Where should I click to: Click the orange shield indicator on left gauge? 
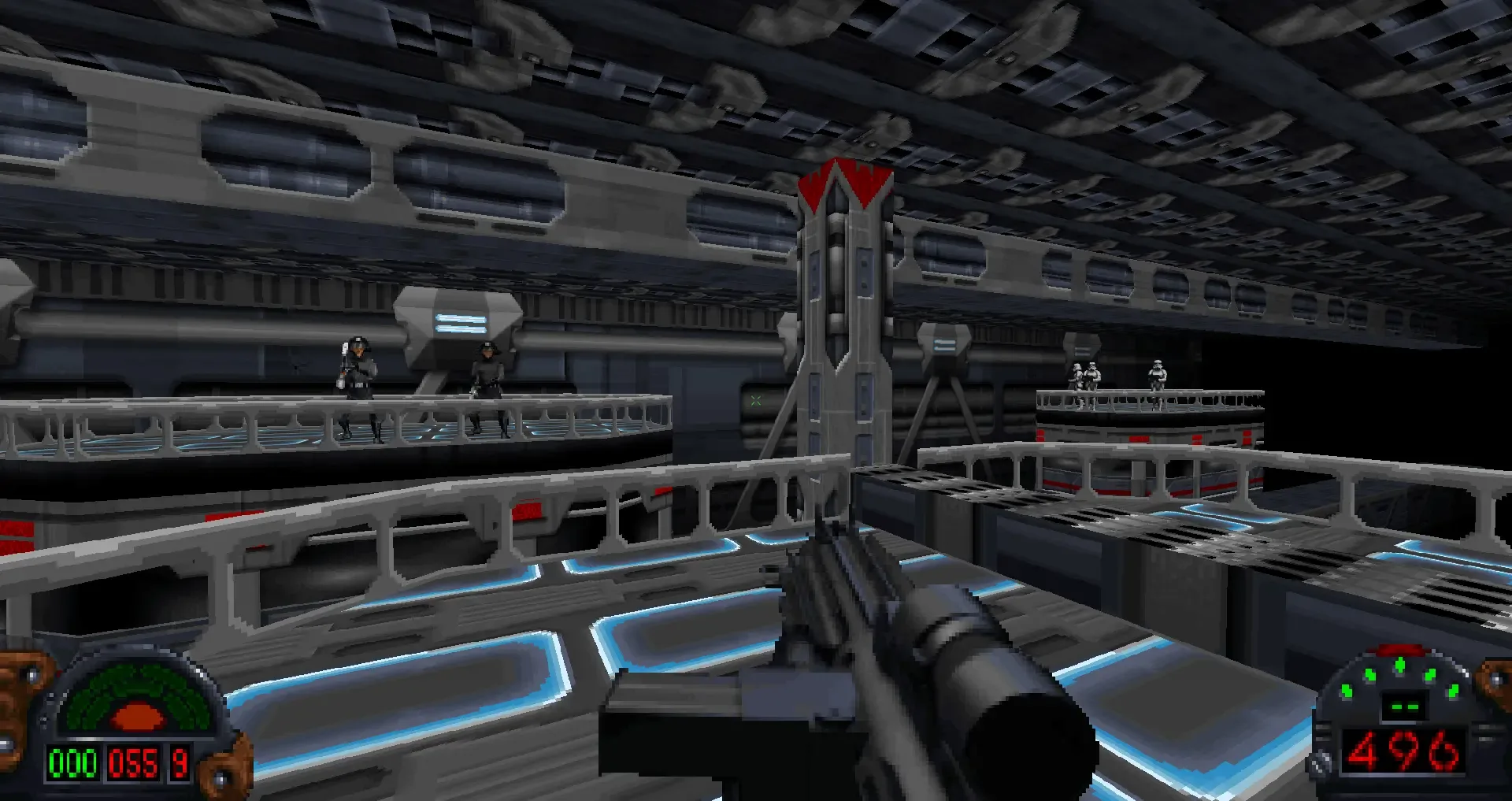click(138, 714)
